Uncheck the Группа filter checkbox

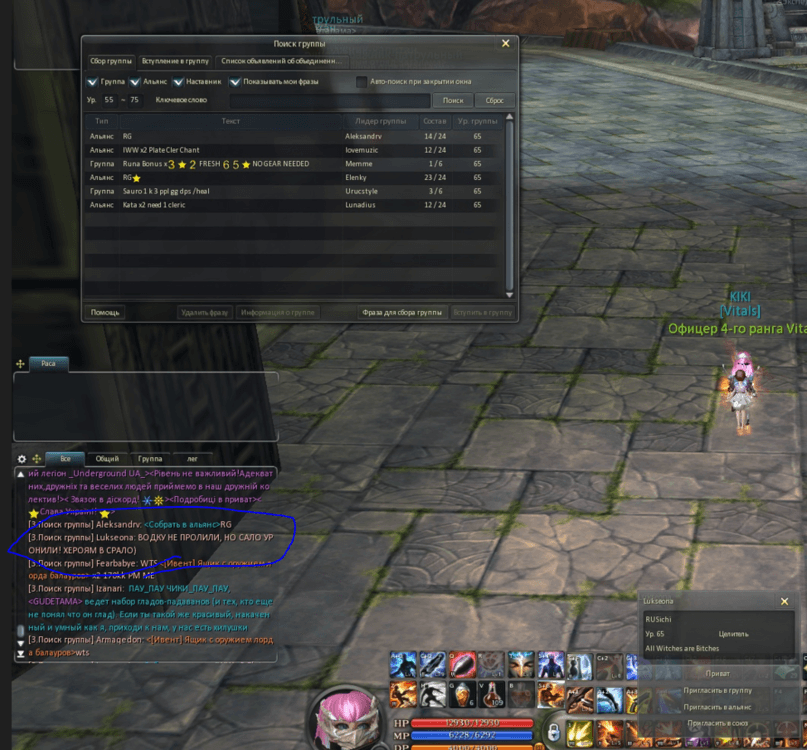pyautogui.click(x=93, y=82)
